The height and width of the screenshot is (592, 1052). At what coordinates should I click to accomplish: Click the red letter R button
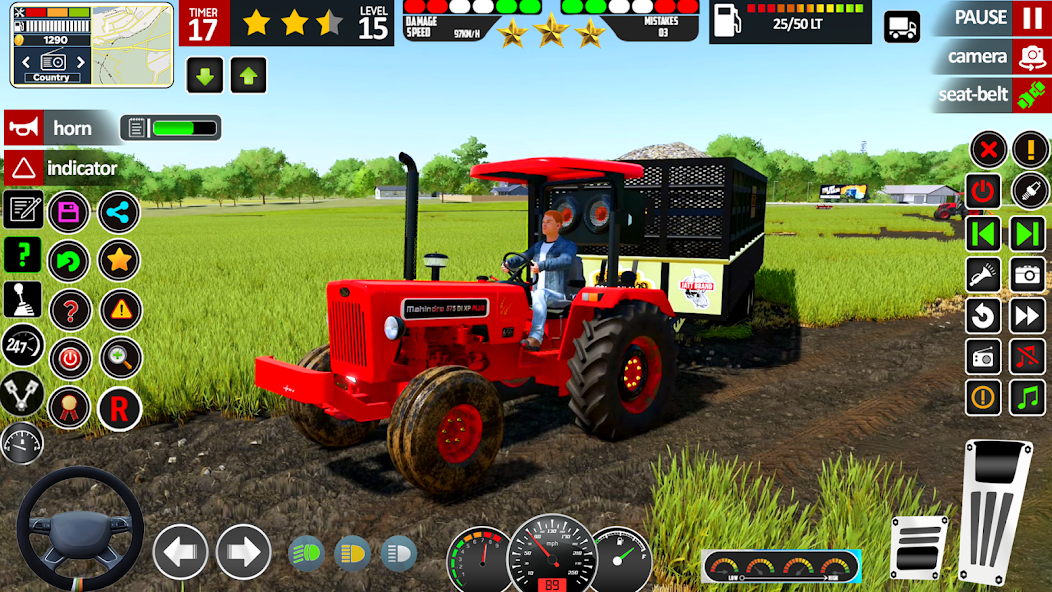pyautogui.click(x=119, y=408)
